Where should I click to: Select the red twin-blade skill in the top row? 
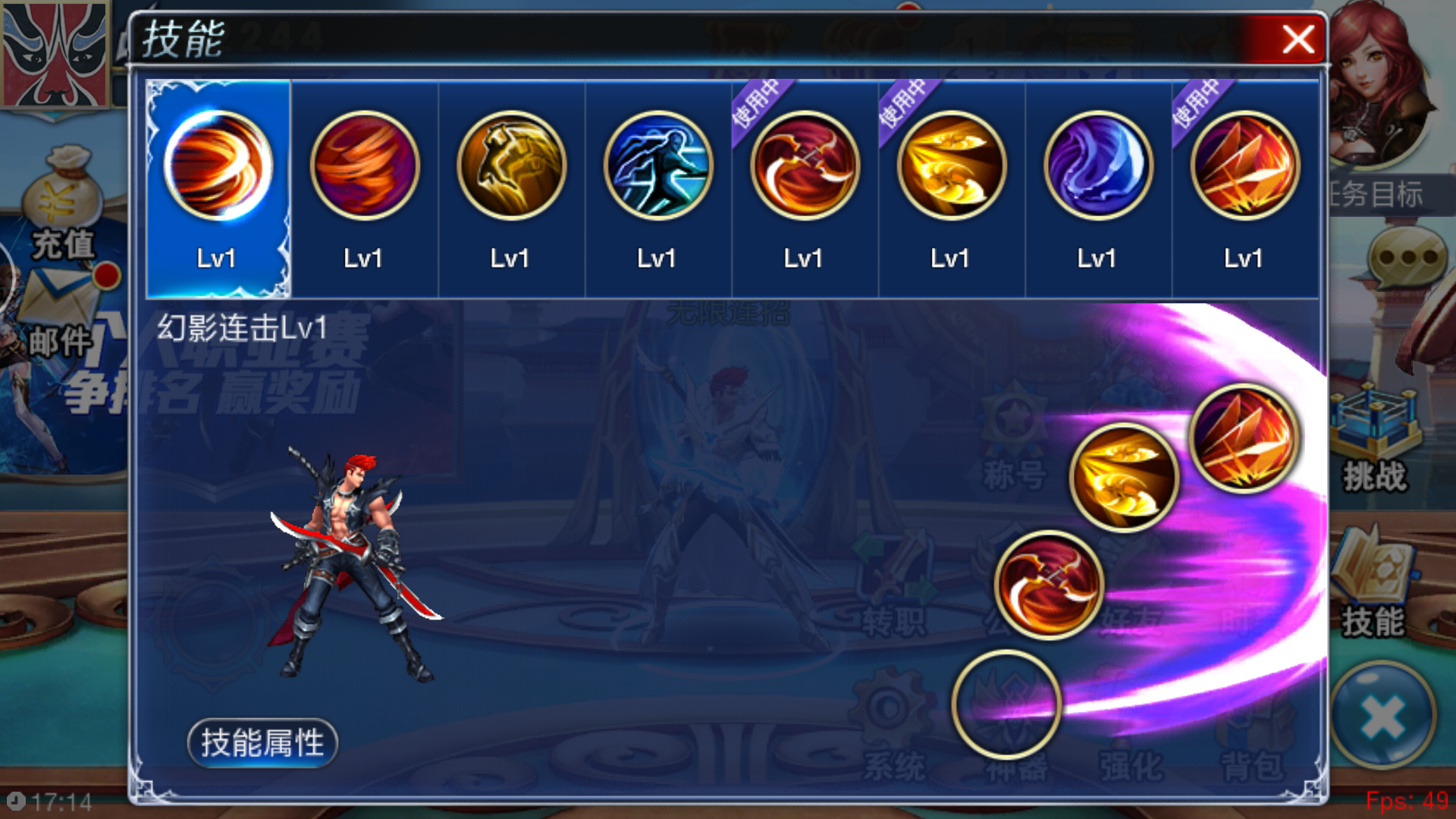point(805,166)
